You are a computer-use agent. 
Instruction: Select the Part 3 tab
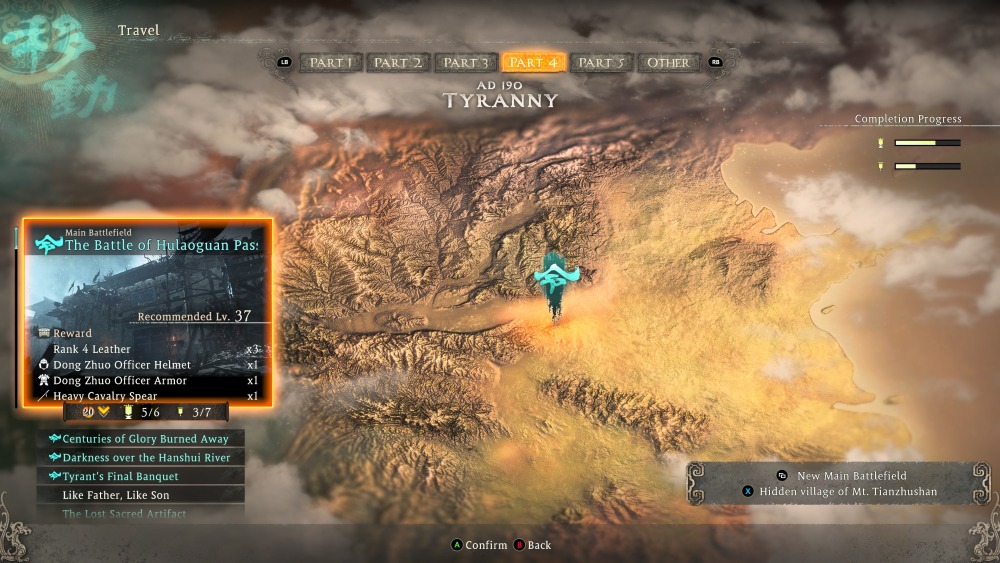466,62
